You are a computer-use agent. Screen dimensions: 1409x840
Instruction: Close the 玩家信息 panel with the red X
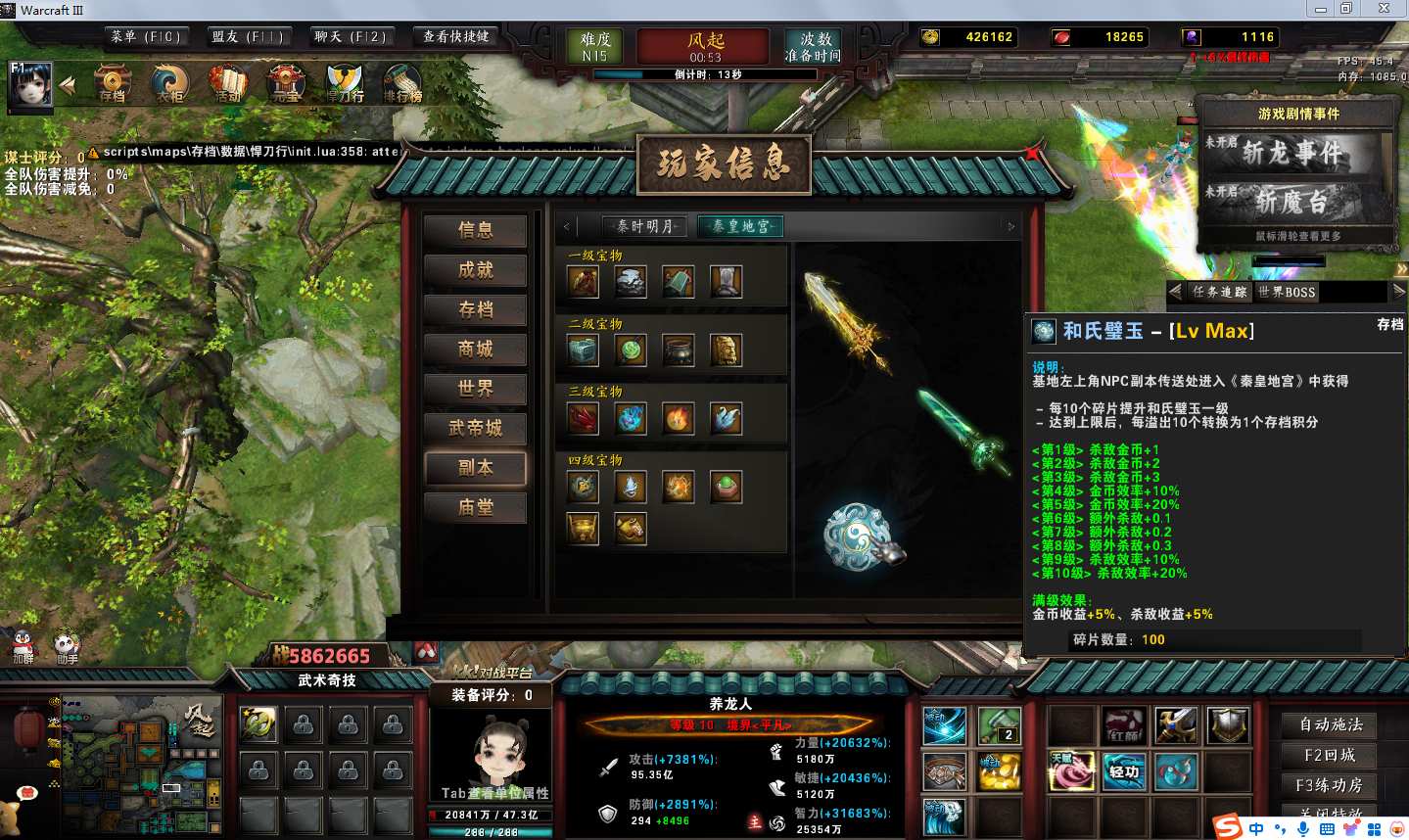[x=1032, y=153]
